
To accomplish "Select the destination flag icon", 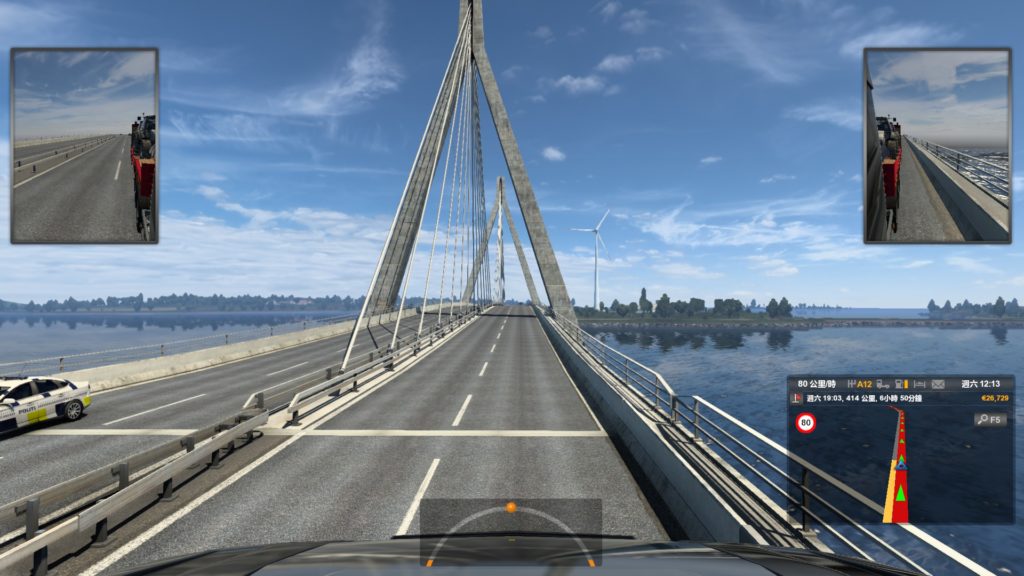I will [x=796, y=398].
